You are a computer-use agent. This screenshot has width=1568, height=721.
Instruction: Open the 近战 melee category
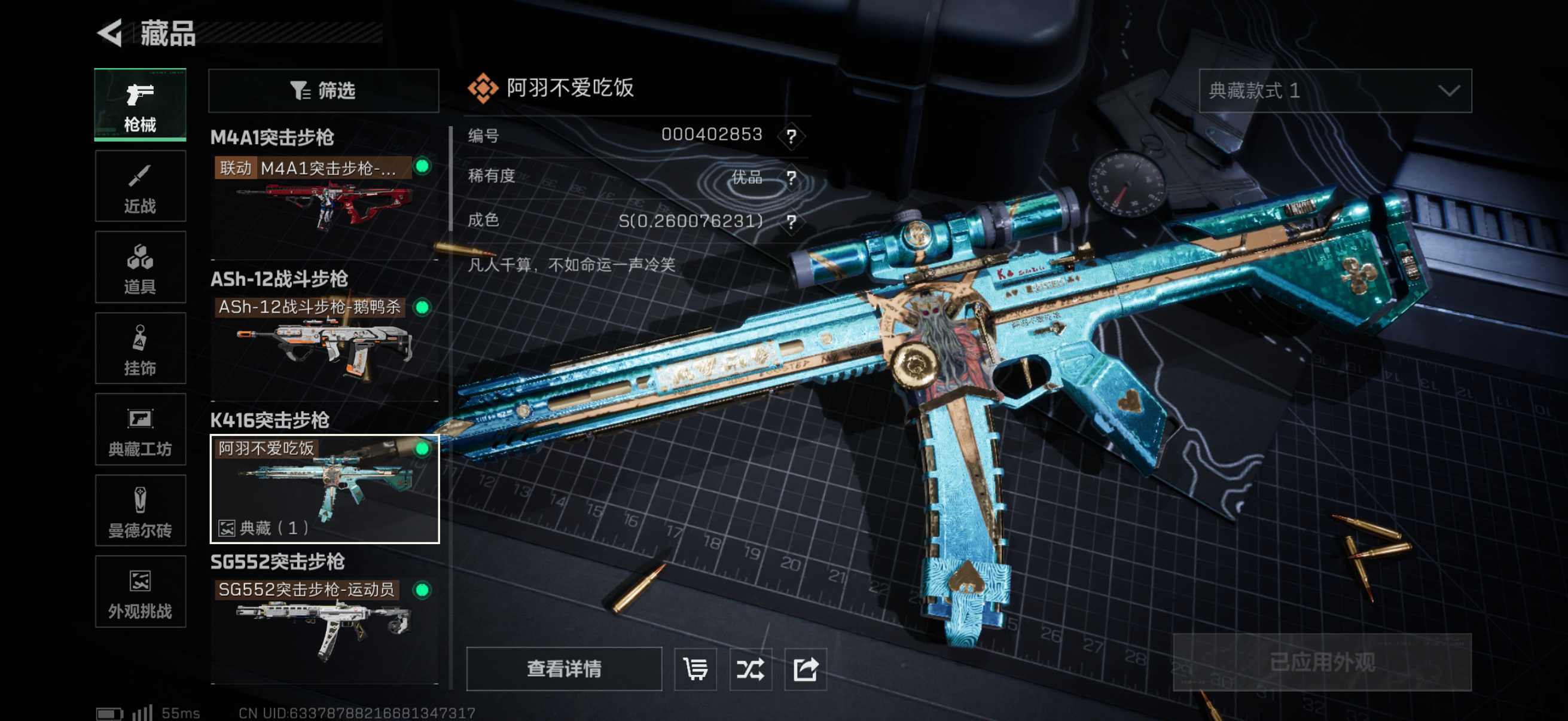140,187
